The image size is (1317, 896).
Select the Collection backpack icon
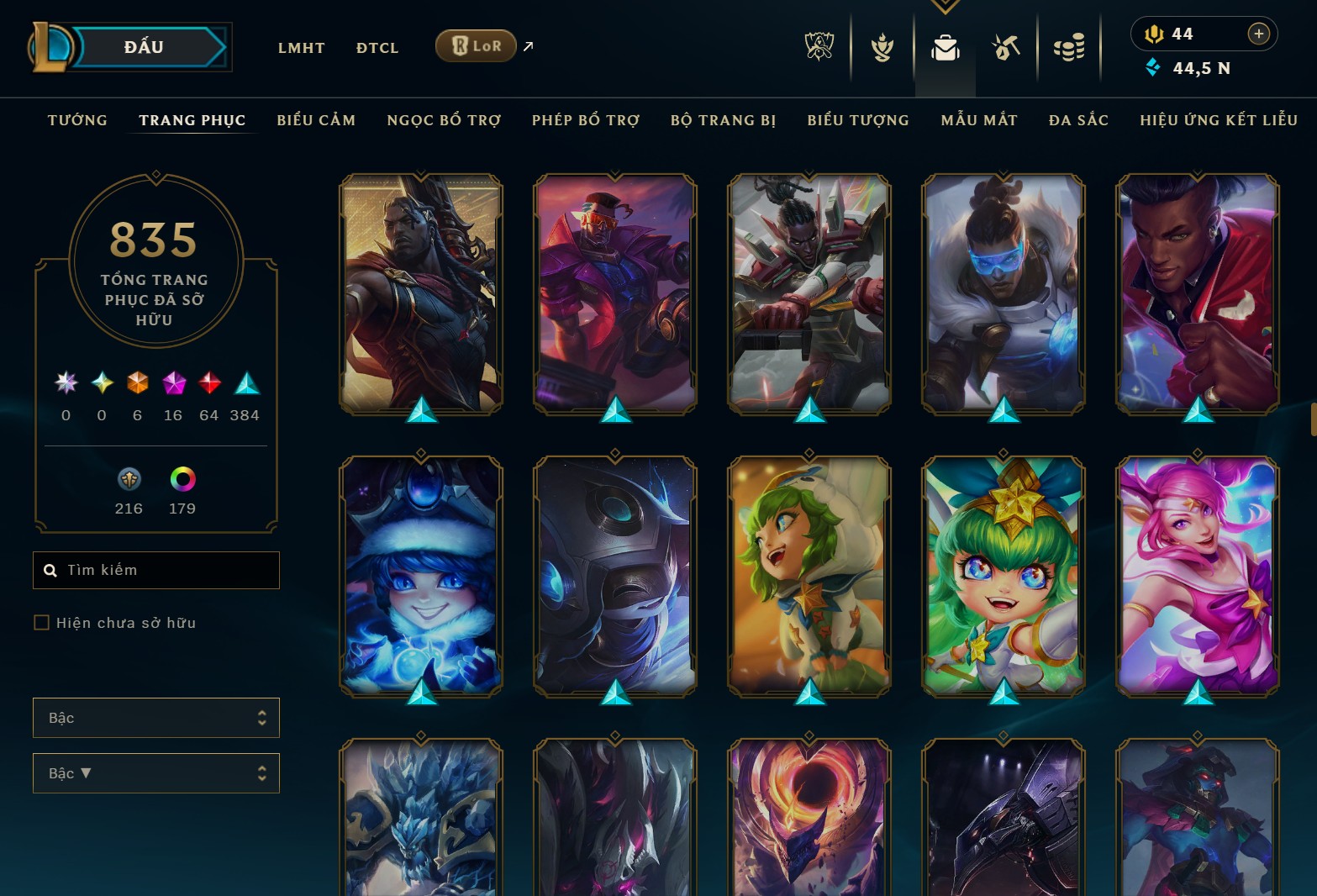pos(945,48)
